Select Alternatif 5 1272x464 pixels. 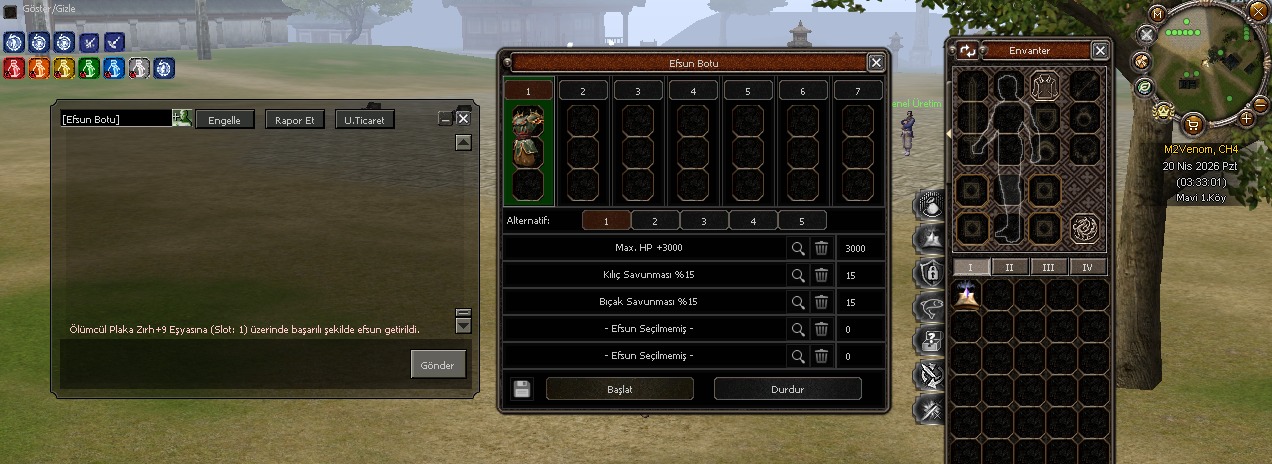click(802, 221)
